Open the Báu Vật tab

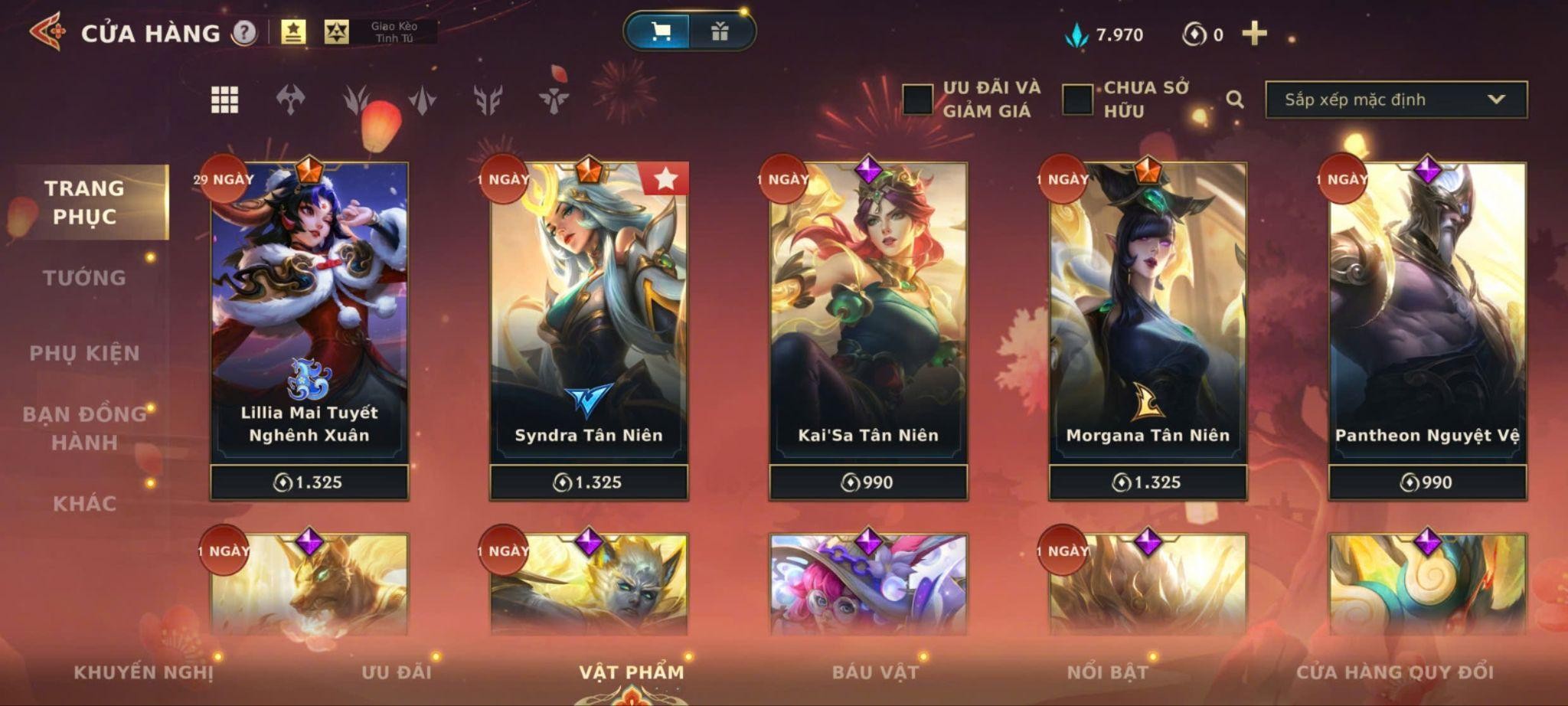point(875,672)
